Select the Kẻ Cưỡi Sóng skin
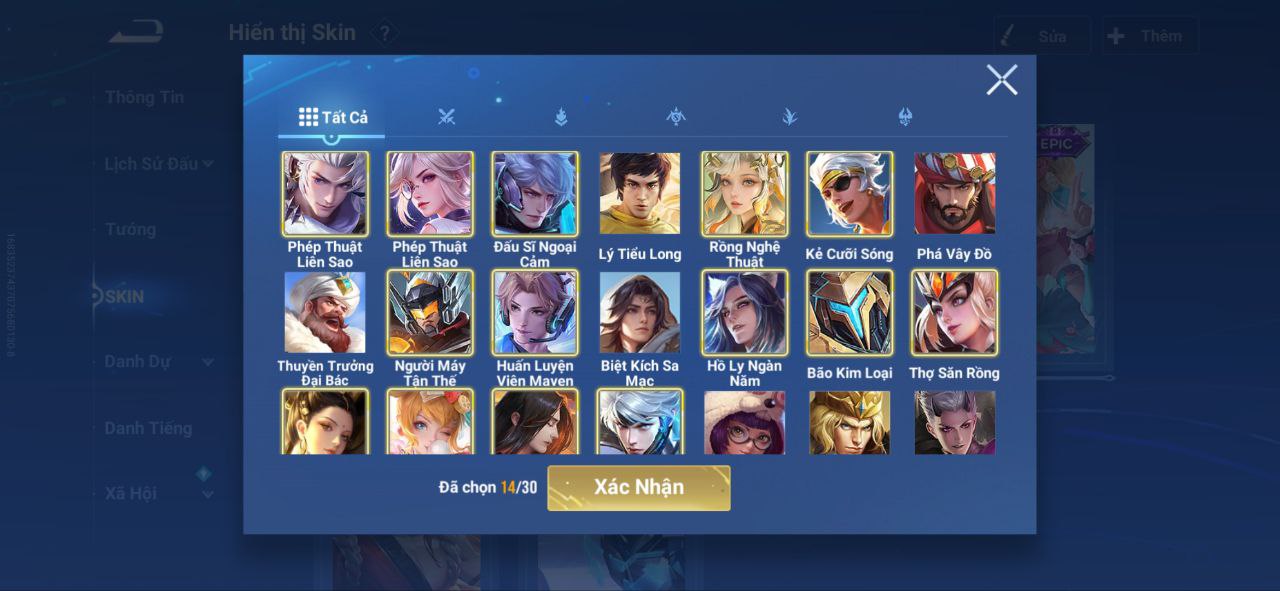 coord(850,194)
